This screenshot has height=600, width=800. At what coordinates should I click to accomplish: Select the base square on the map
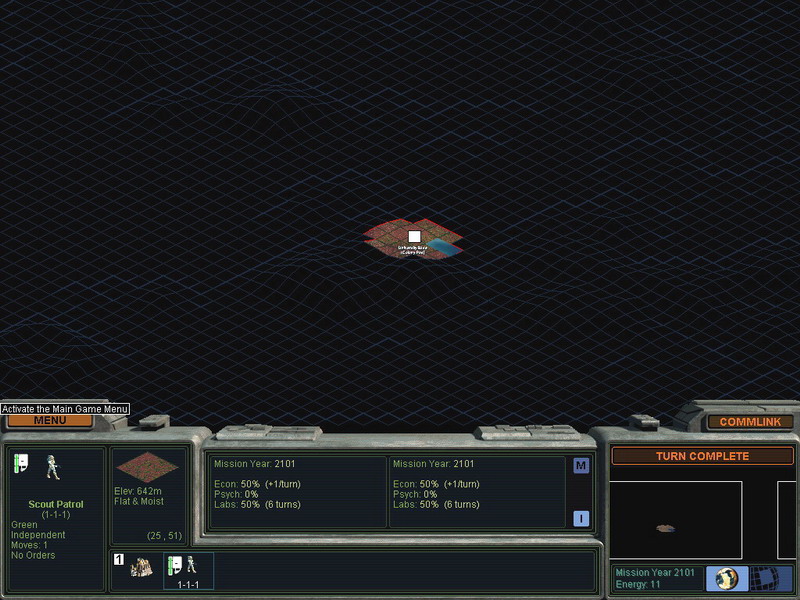pos(414,237)
